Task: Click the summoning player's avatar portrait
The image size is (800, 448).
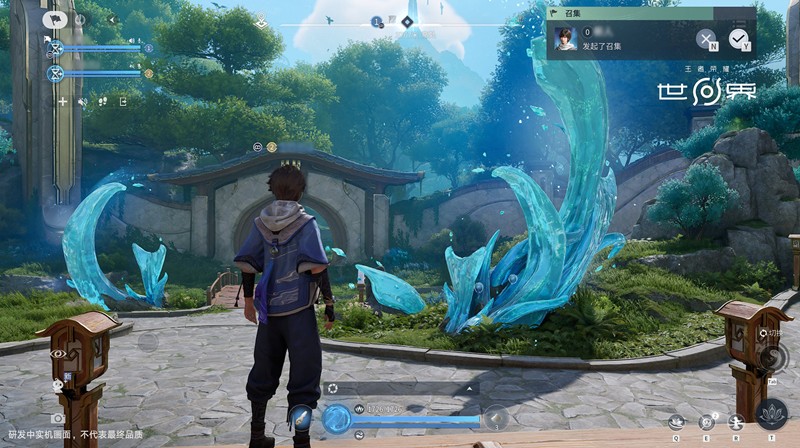Action: coord(567,38)
